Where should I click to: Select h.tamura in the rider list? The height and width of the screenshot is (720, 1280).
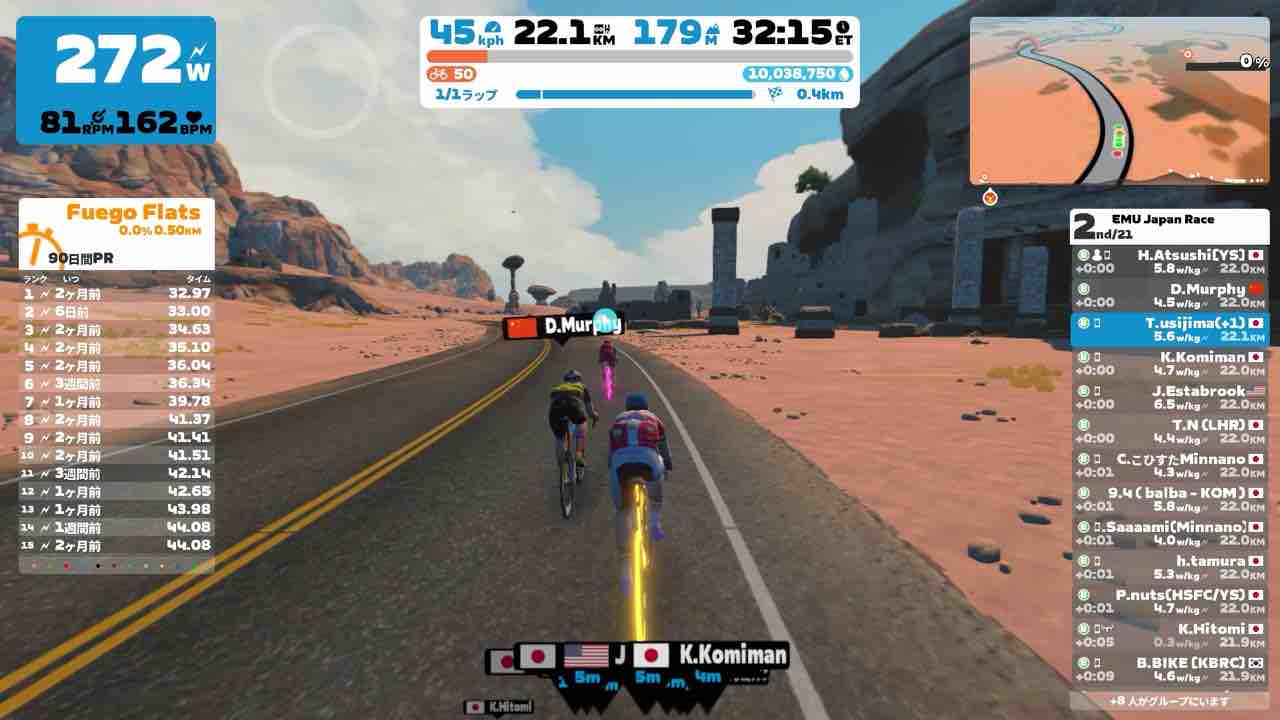(1169, 568)
